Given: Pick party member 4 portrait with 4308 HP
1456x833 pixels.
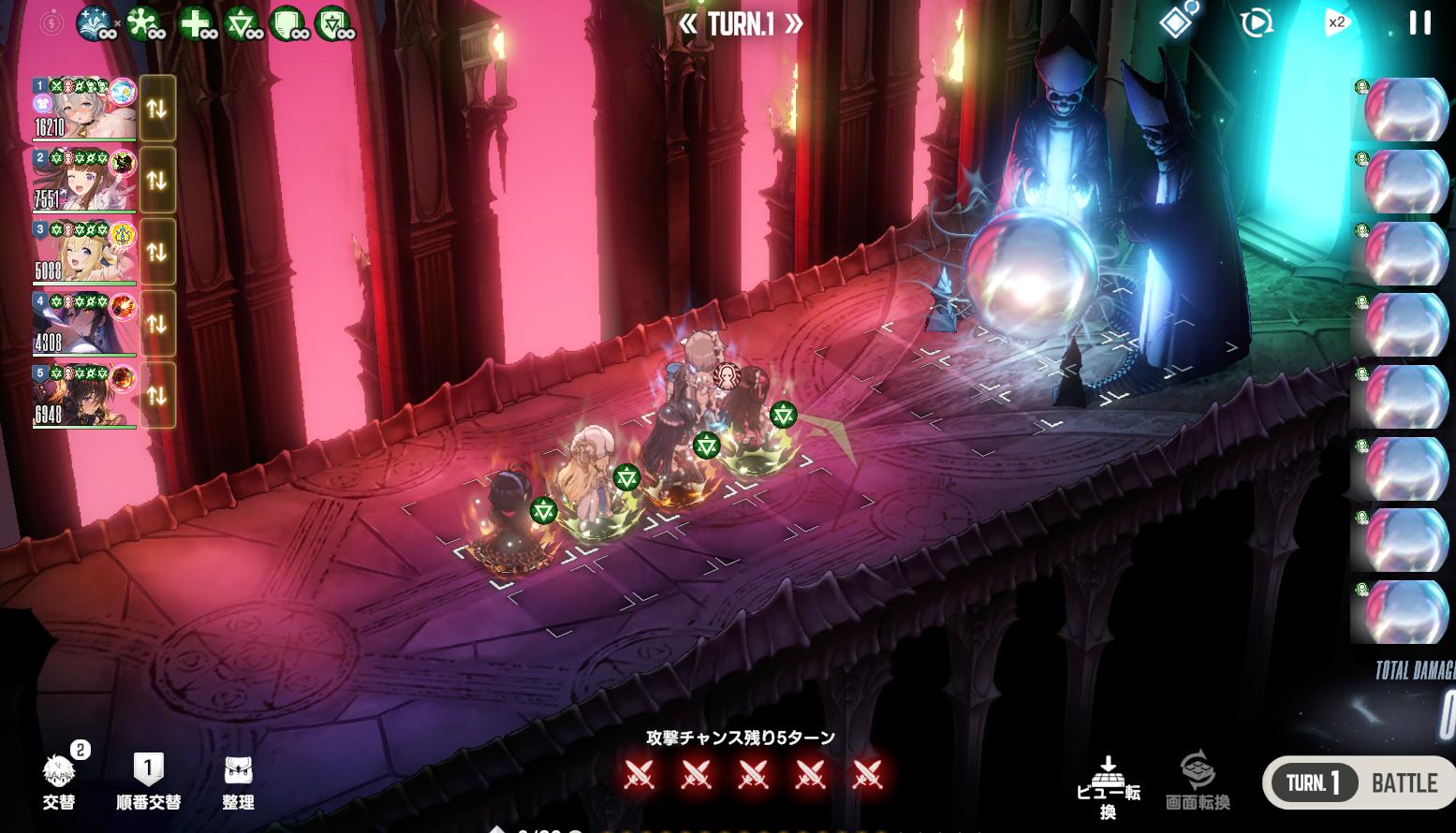Looking at the screenshot, I should [84, 324].
